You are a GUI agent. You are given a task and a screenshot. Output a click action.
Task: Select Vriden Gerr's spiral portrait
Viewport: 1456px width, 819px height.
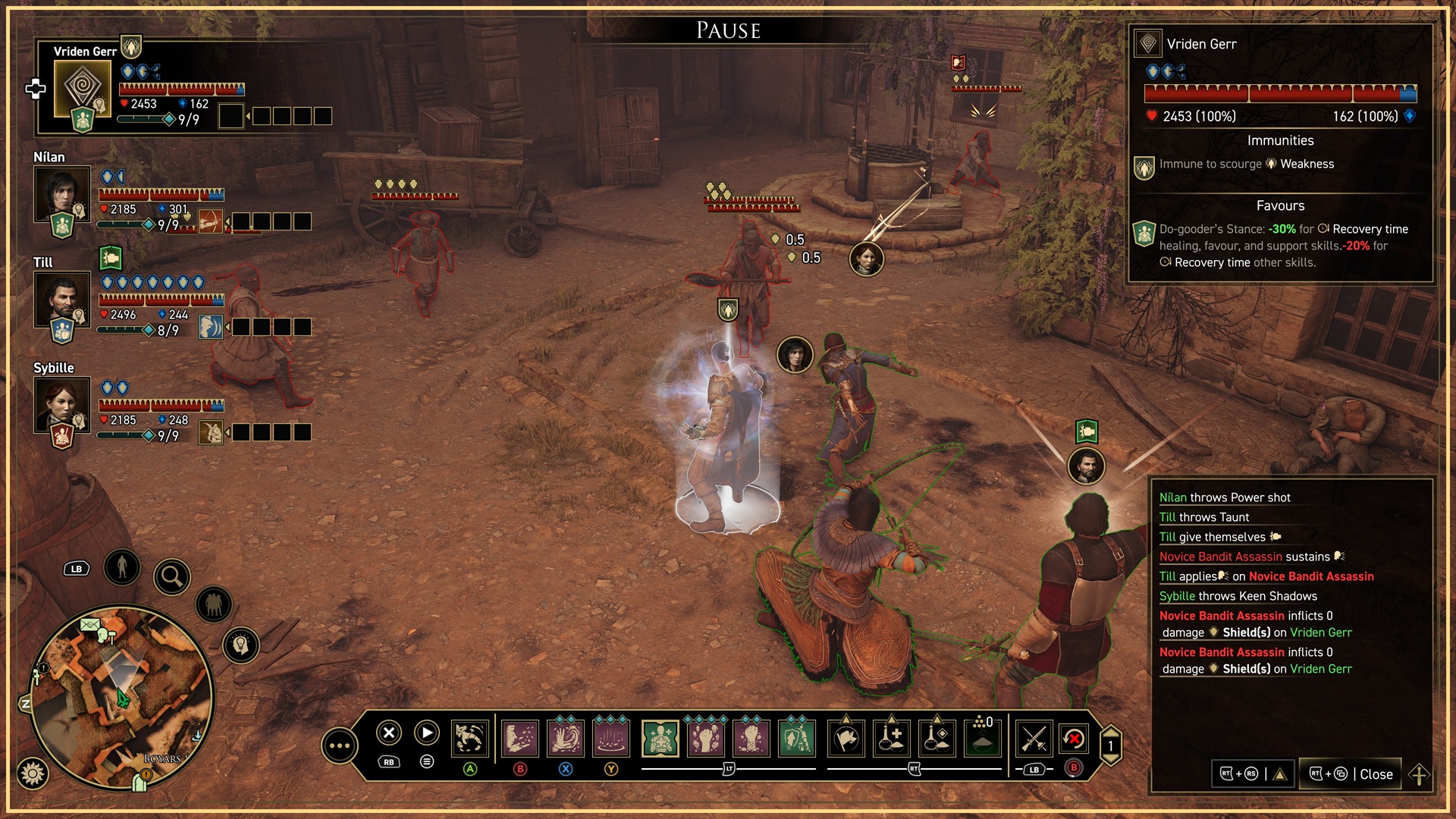point(83,88)
